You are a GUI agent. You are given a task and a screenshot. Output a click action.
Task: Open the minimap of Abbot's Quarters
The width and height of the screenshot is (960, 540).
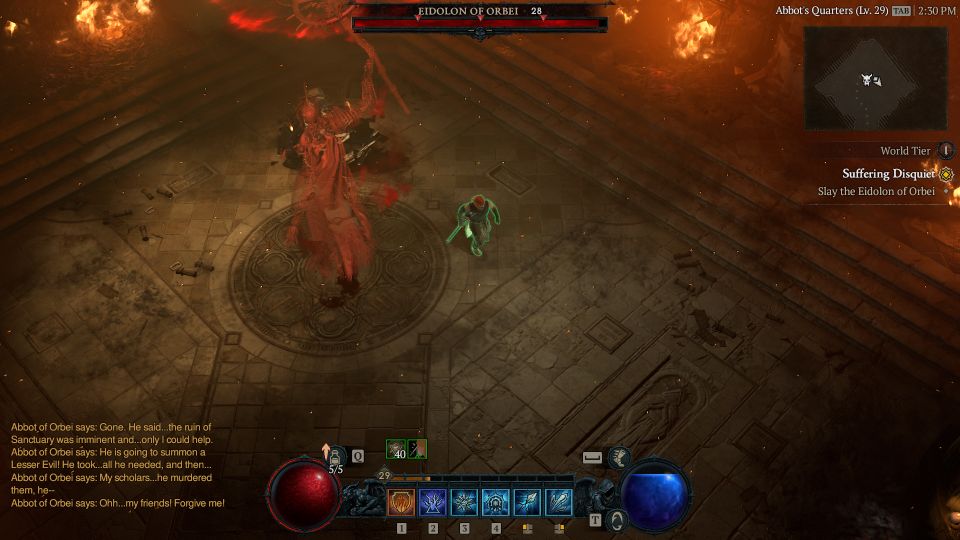coord(875,78)
